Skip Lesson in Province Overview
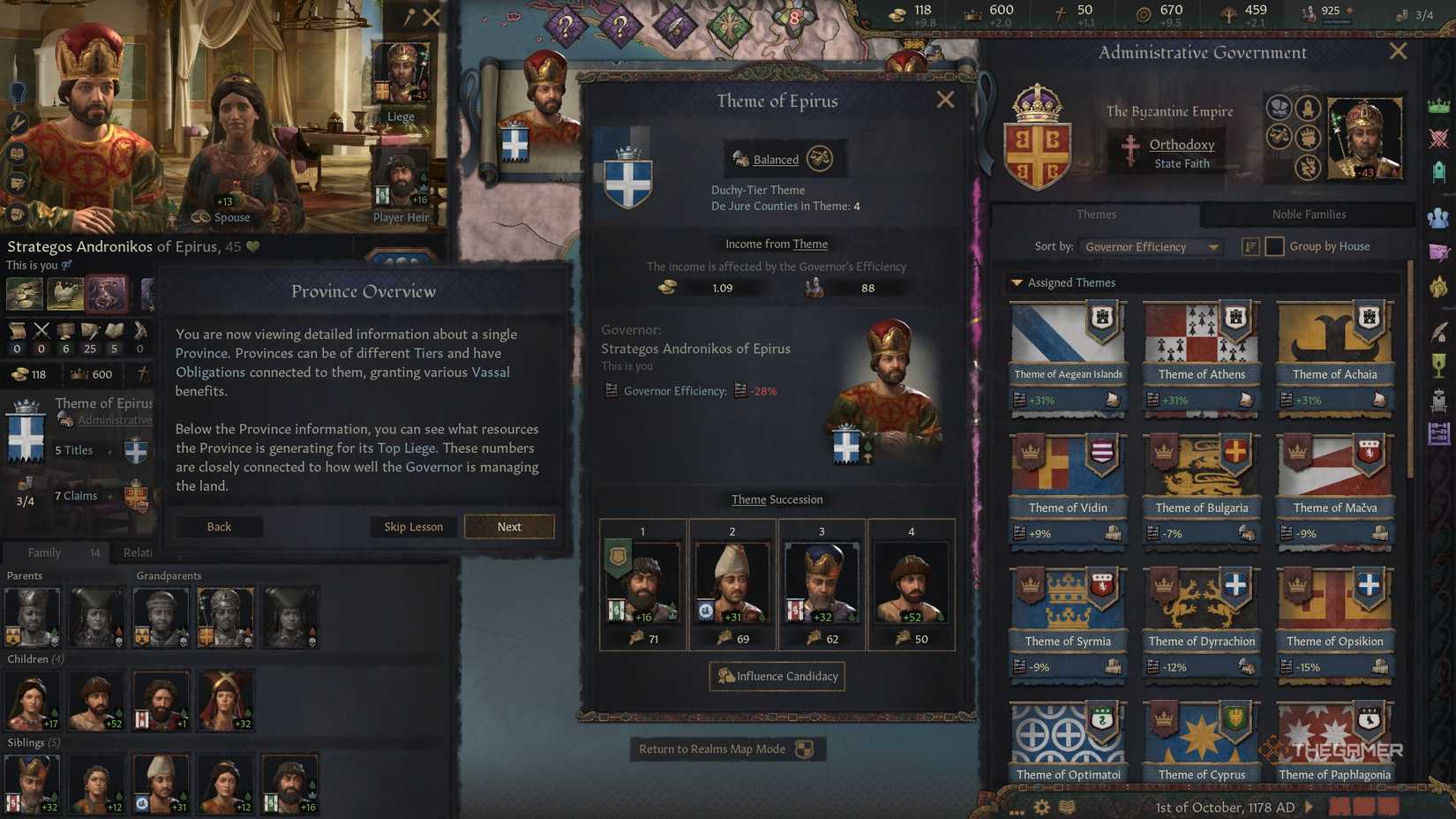This screenshot has width=1456, height=819. click(413, 527)
